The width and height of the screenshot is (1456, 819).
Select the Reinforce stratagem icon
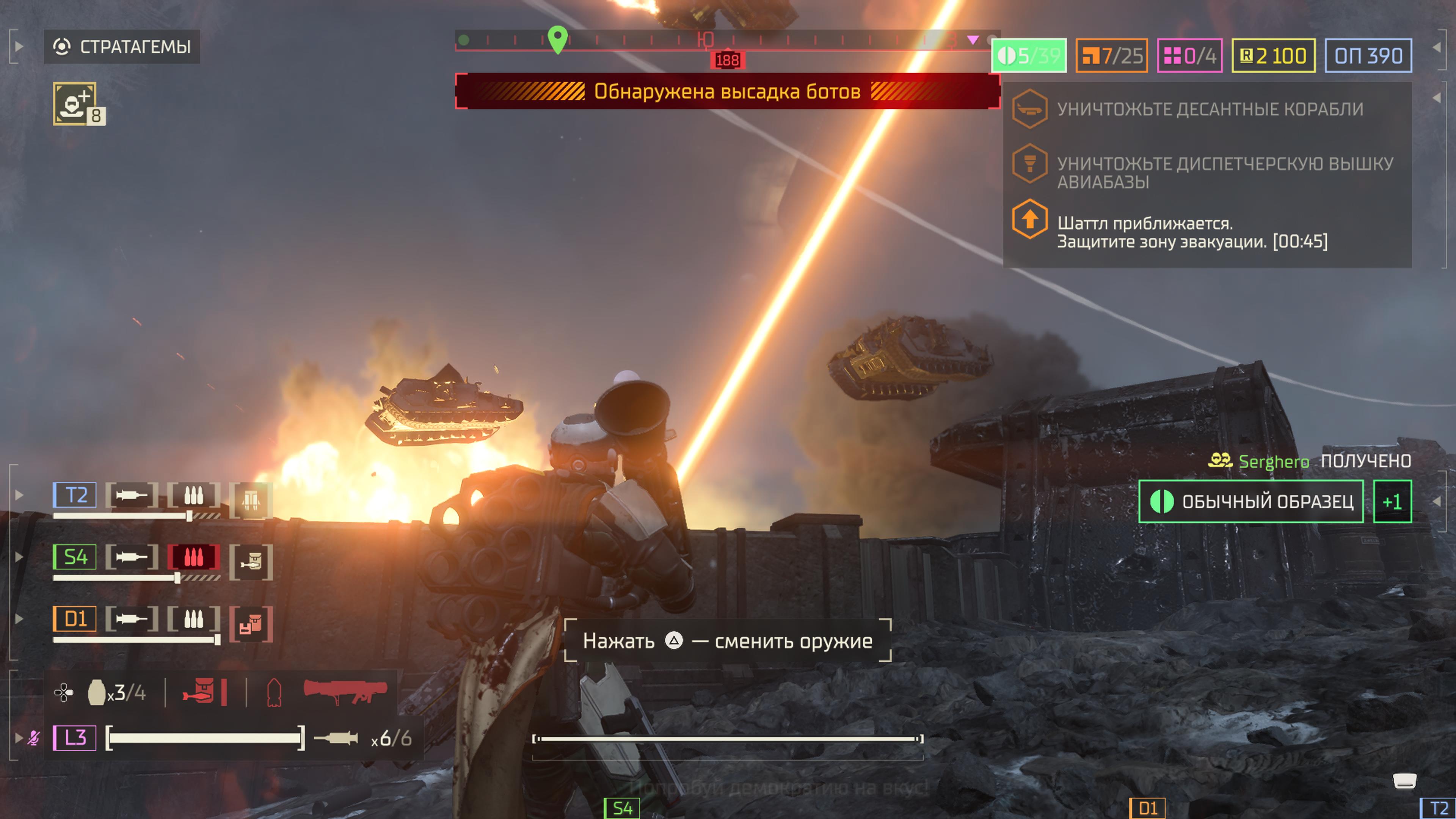pyautogui.click(x=75, y=103)
